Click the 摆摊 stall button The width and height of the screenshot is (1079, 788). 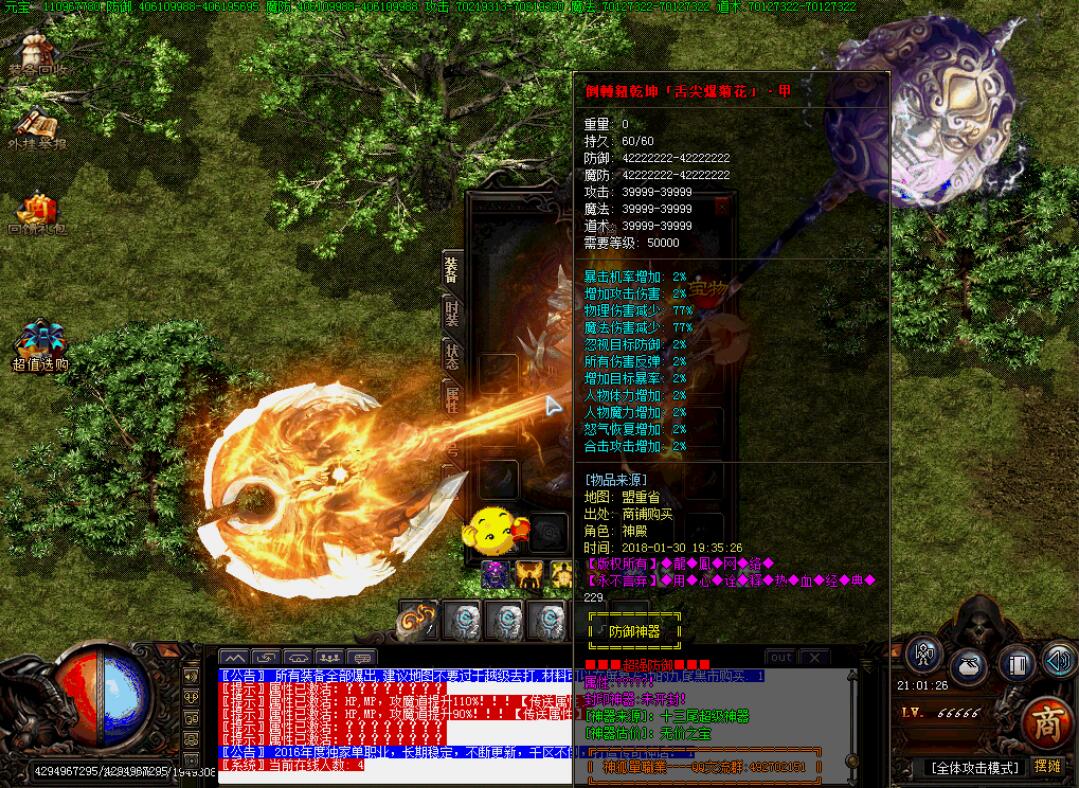coord(1048,766)
